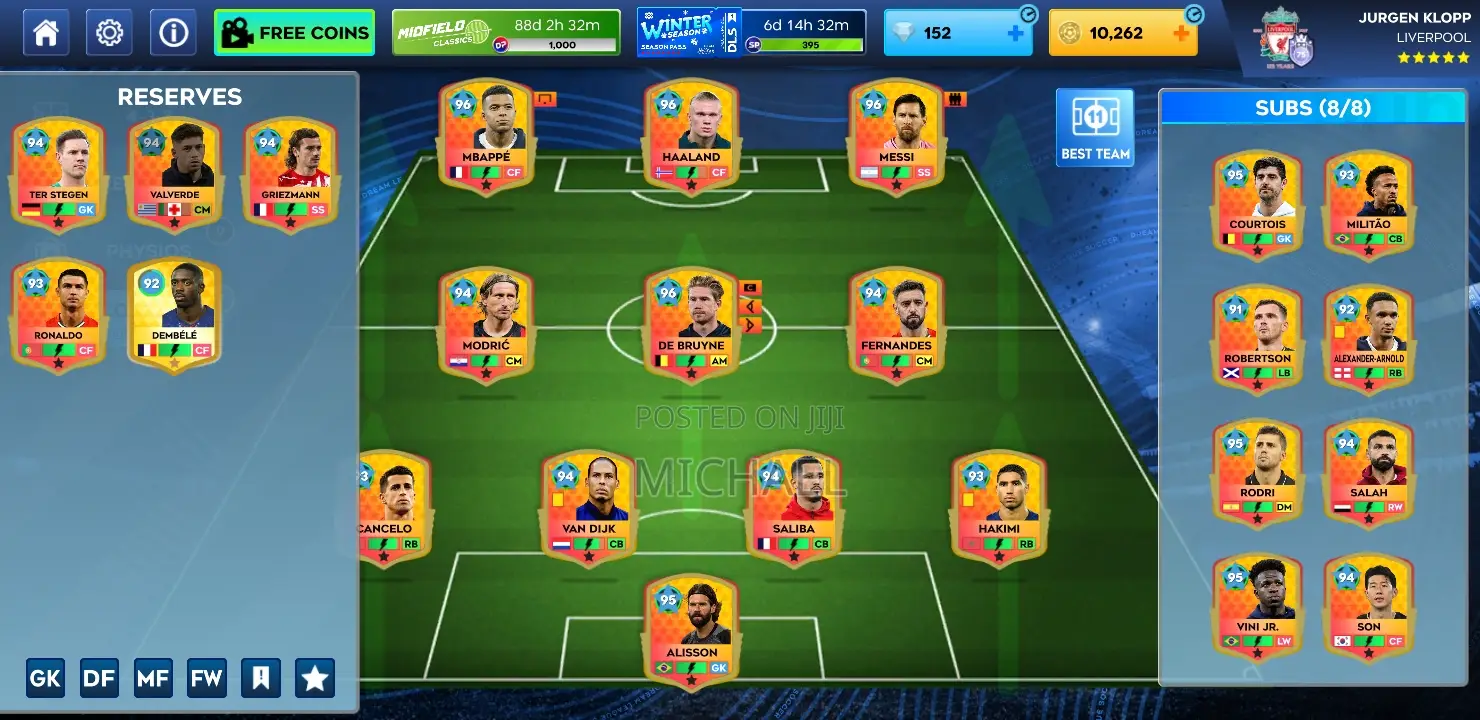The height and width of the screenshot is (720, 1480).
Task: Filter reserves by DF
Action: pos(98,678)
